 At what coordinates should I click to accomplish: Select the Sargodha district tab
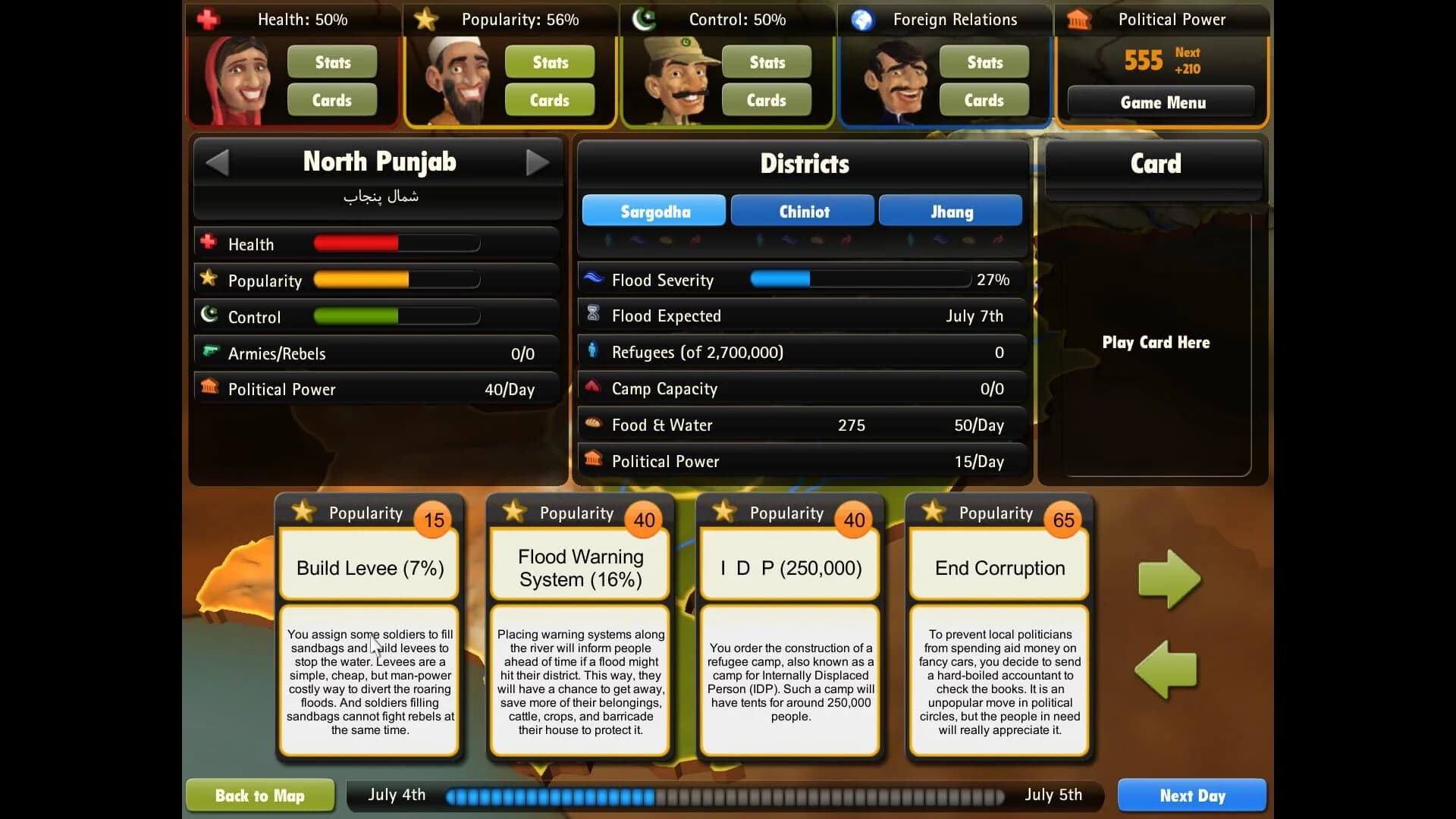point(653,211)
